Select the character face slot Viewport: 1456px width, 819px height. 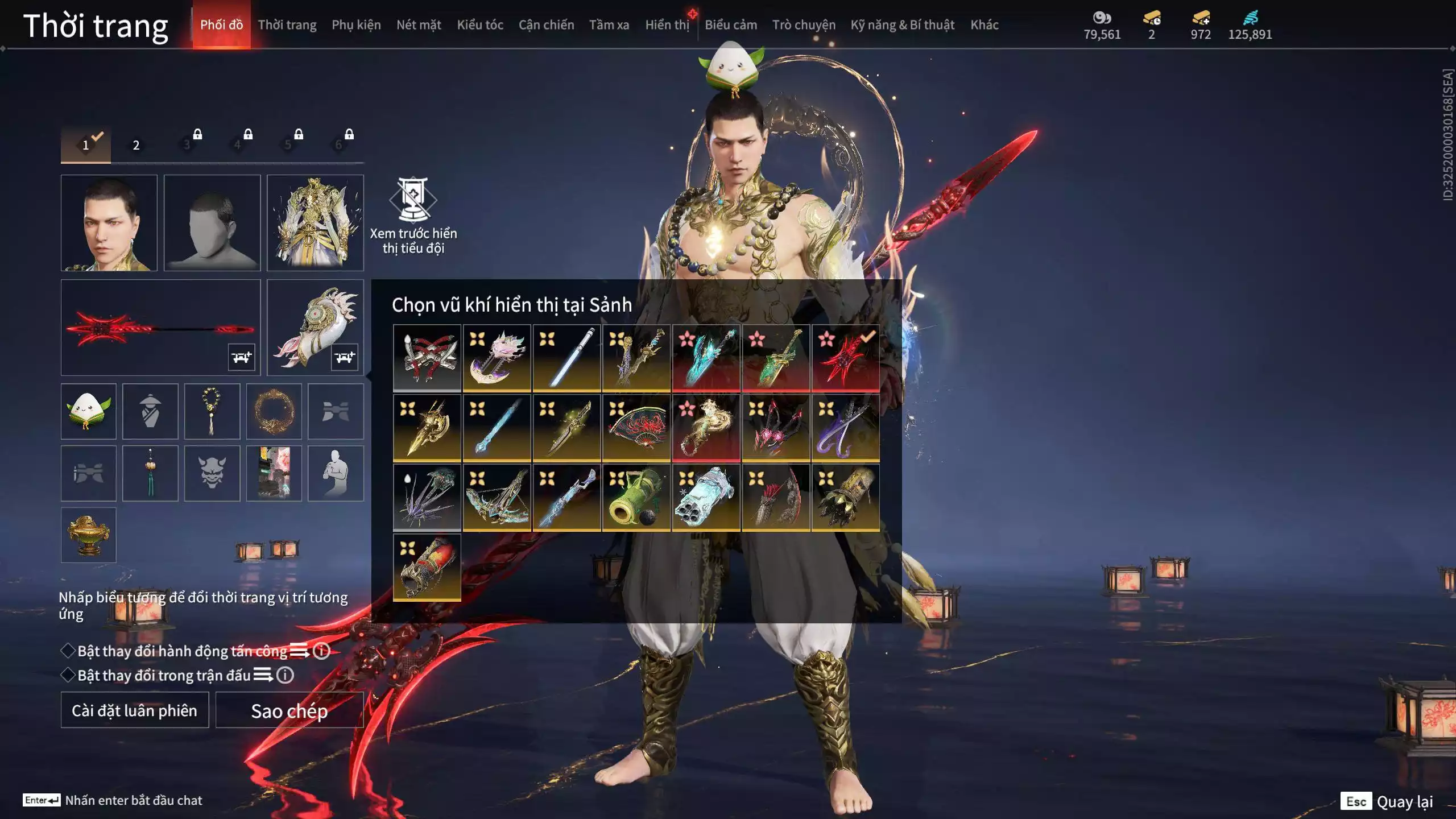109,222
